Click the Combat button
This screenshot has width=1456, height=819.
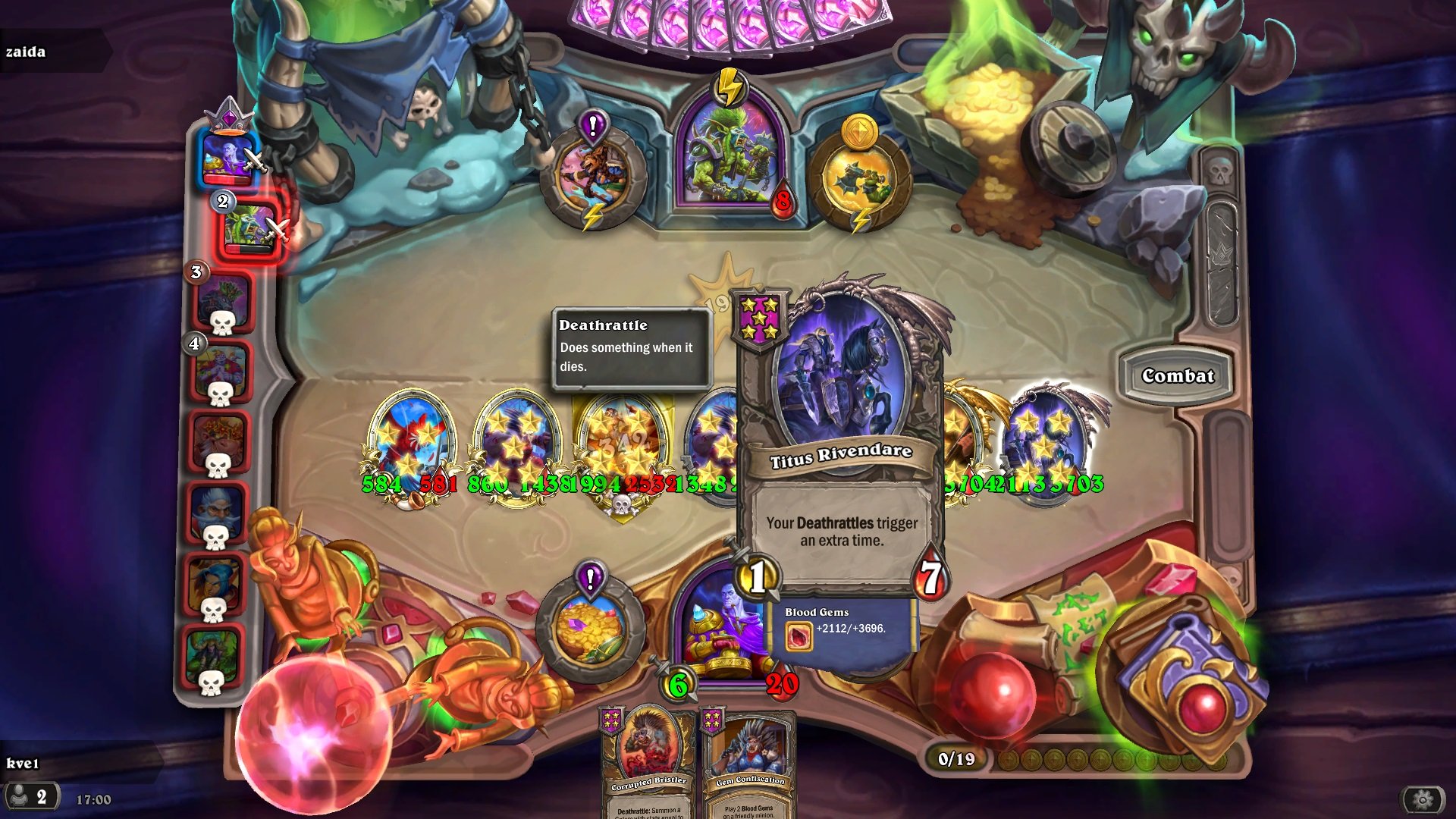tap(1178, 375)
